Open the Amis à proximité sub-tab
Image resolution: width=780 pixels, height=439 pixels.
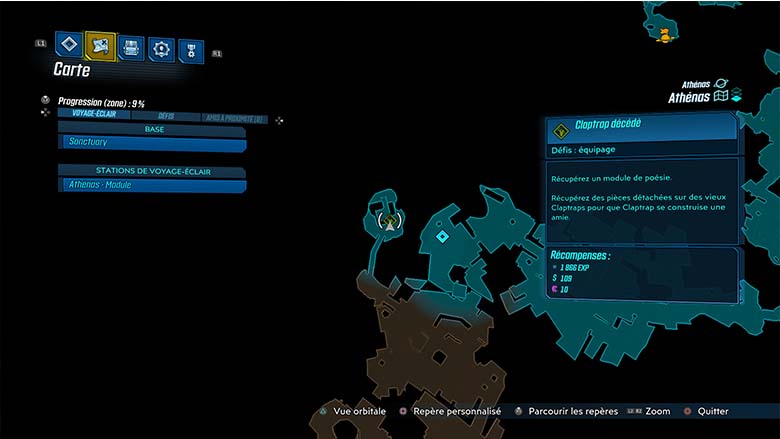pyautogui.click(x=234, y=118)
